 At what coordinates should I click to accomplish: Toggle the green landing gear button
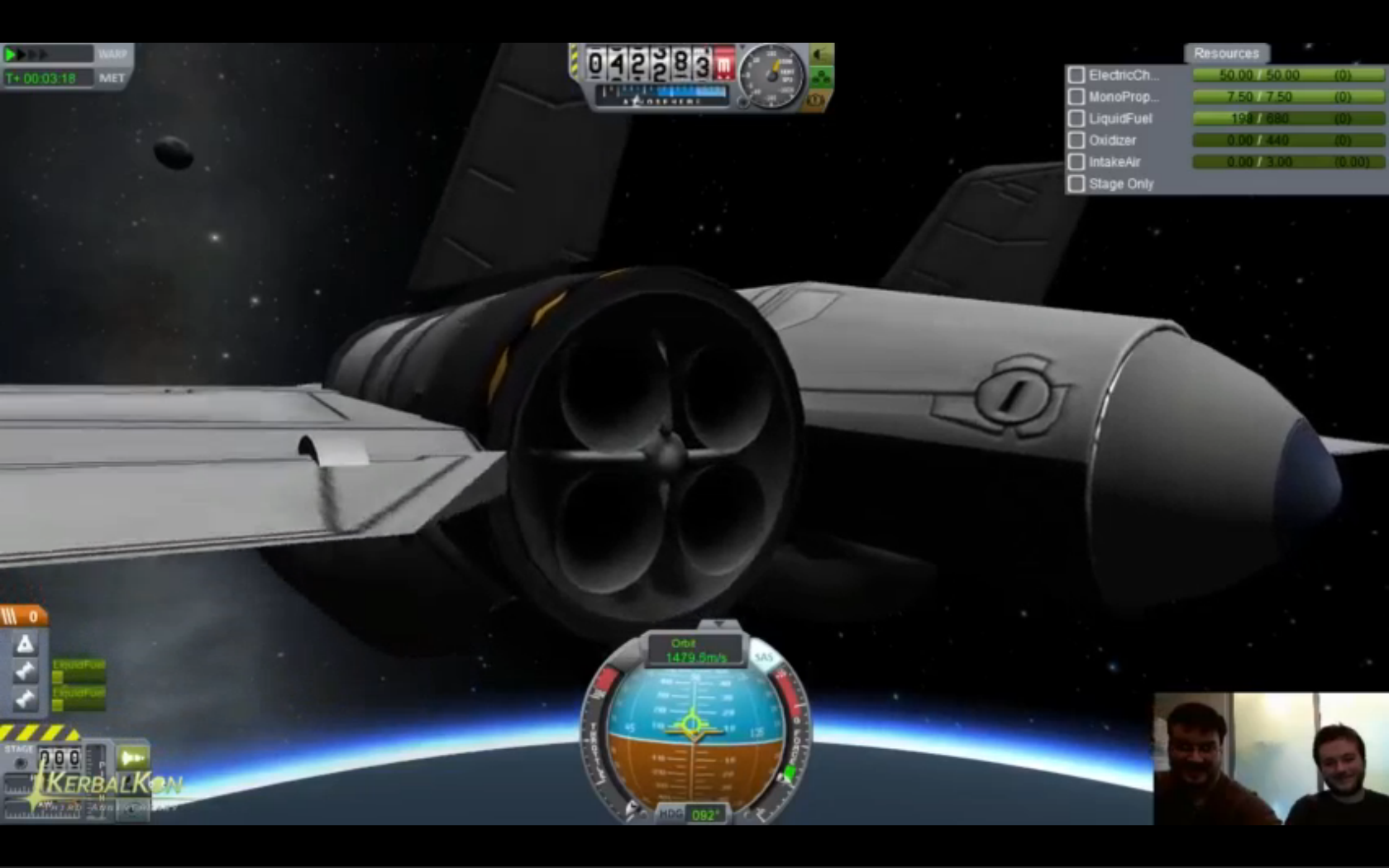pos(821,78)
